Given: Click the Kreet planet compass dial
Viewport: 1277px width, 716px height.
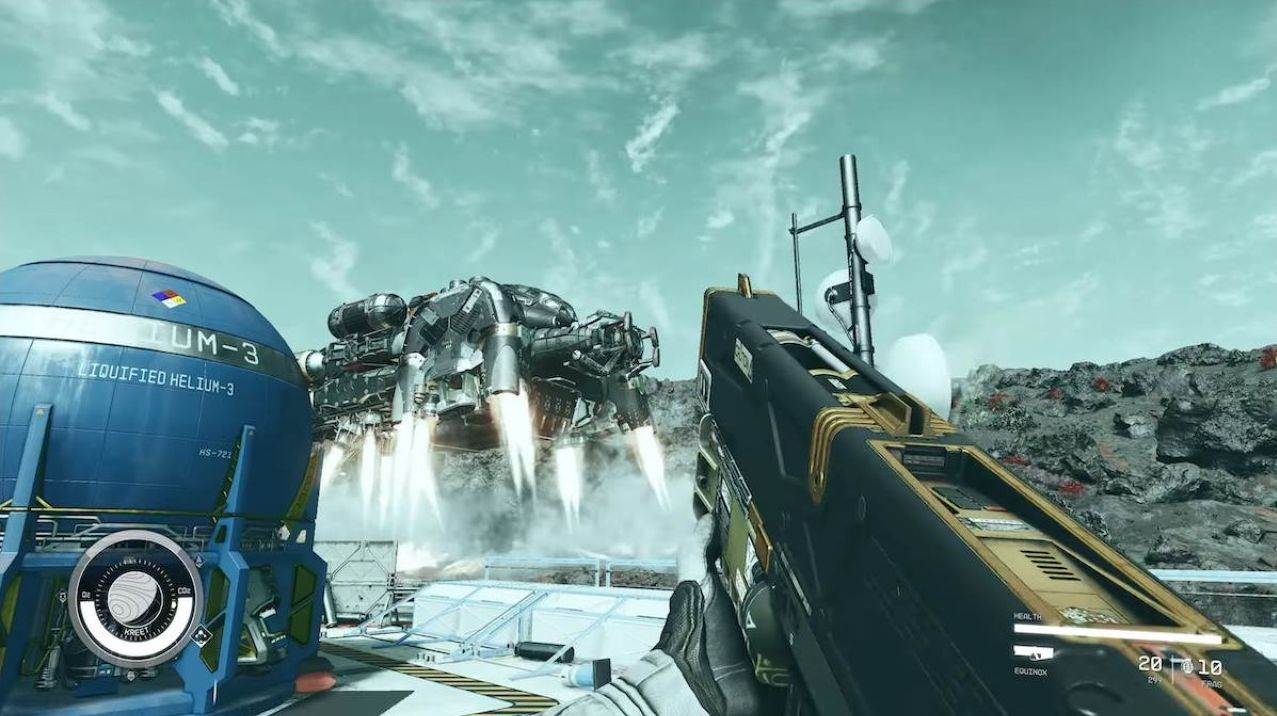Looking at the screenshot, I should 135,598.
